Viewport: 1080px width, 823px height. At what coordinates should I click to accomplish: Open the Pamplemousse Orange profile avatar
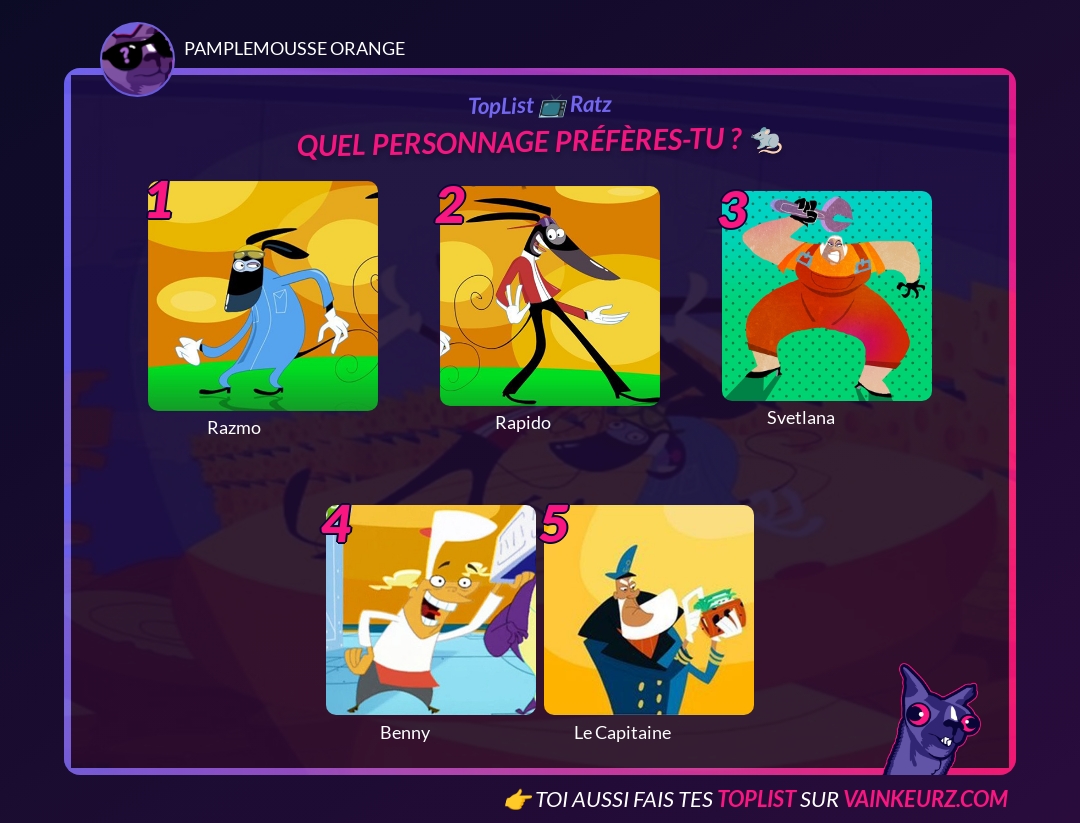coord(137,59)
